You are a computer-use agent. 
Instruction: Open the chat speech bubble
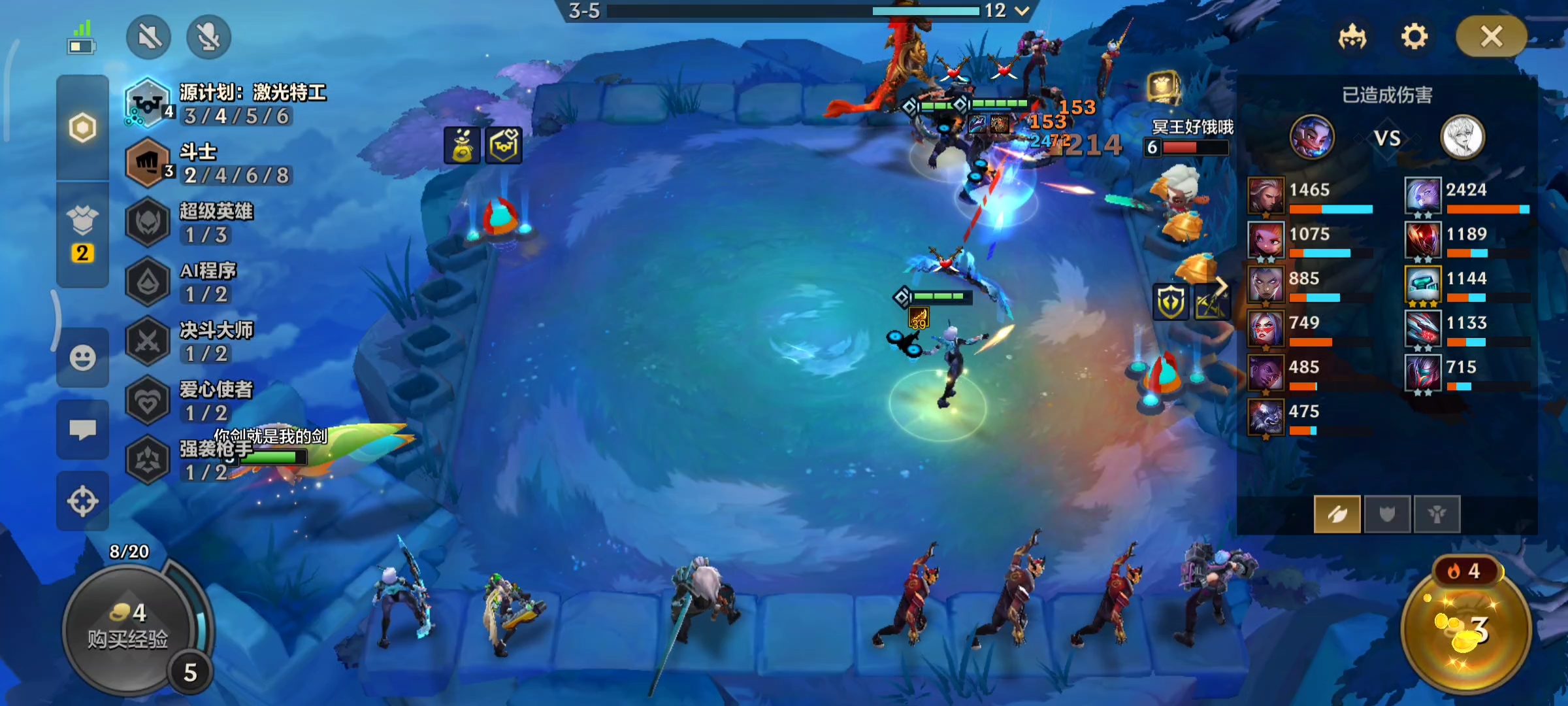coord(82,429)
